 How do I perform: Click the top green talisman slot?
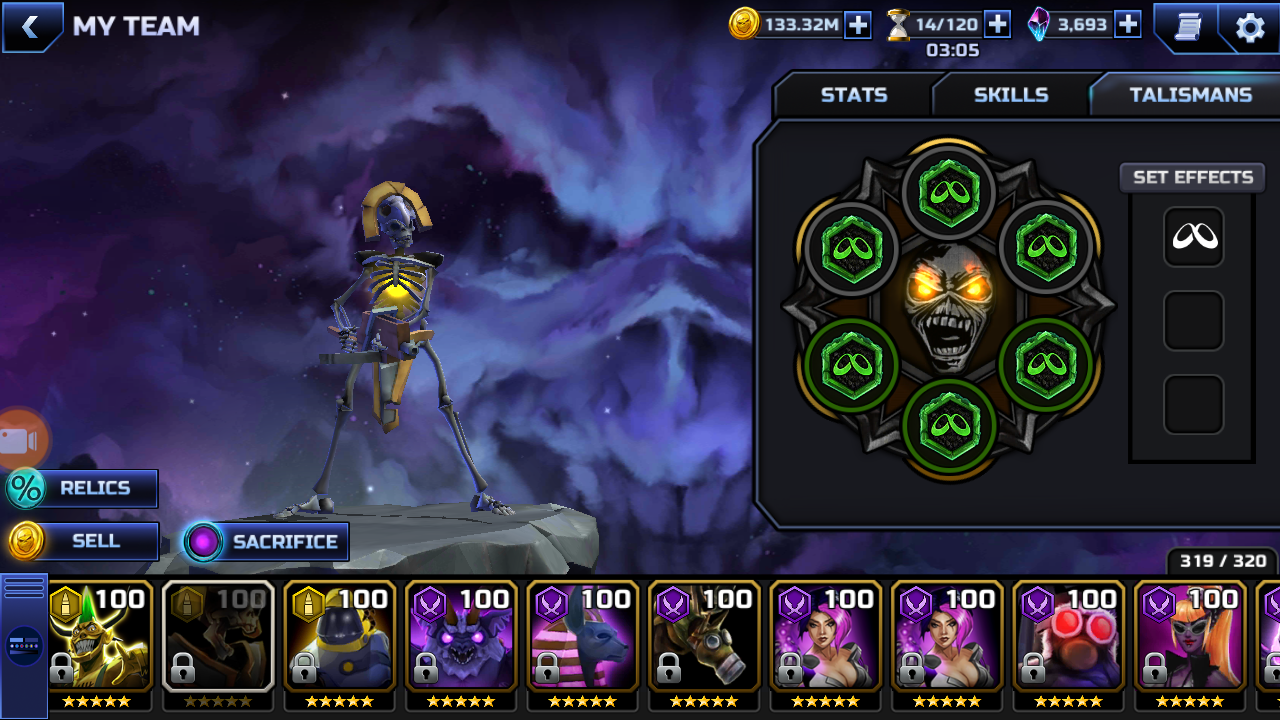(949, 191)
